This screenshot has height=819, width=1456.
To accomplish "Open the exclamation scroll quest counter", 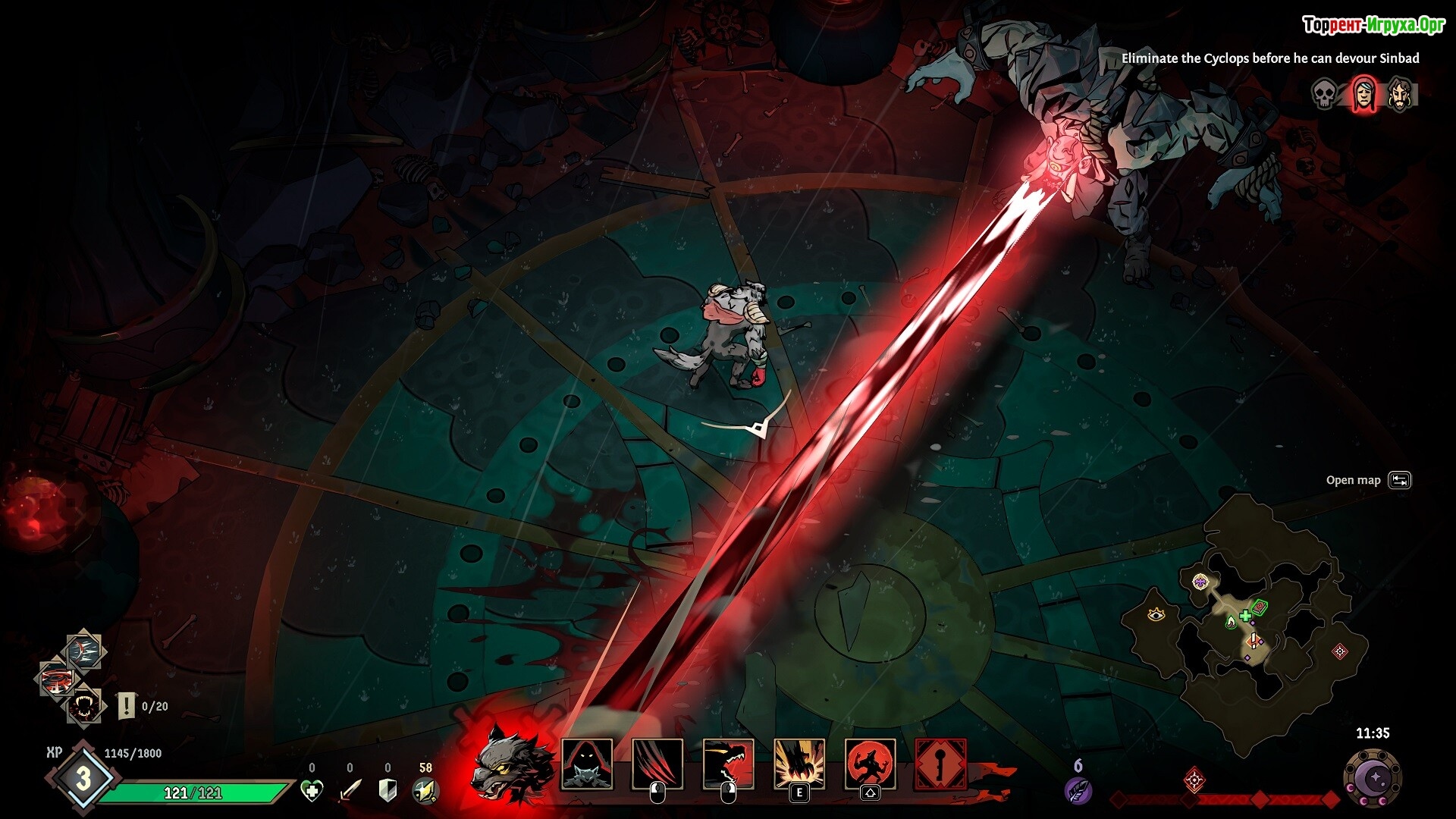I will pos(126,706).
